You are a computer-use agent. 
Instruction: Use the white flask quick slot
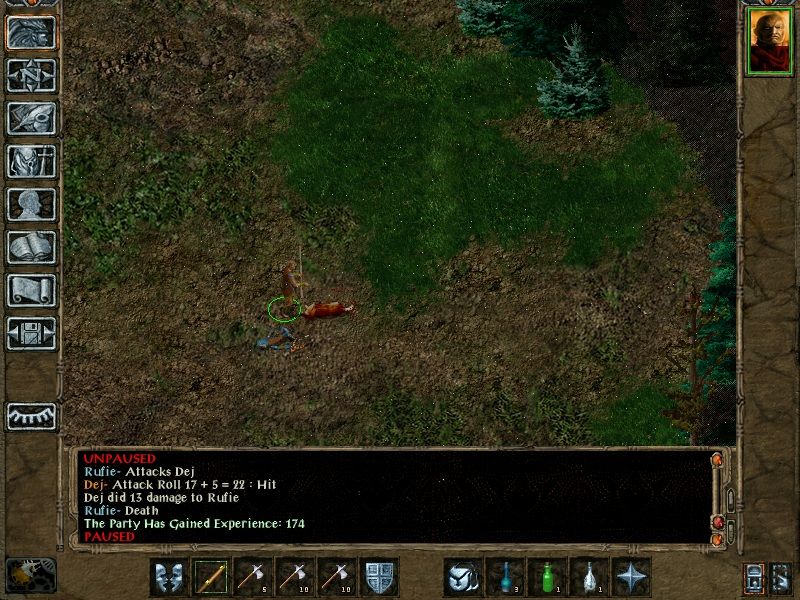[590, 577]
